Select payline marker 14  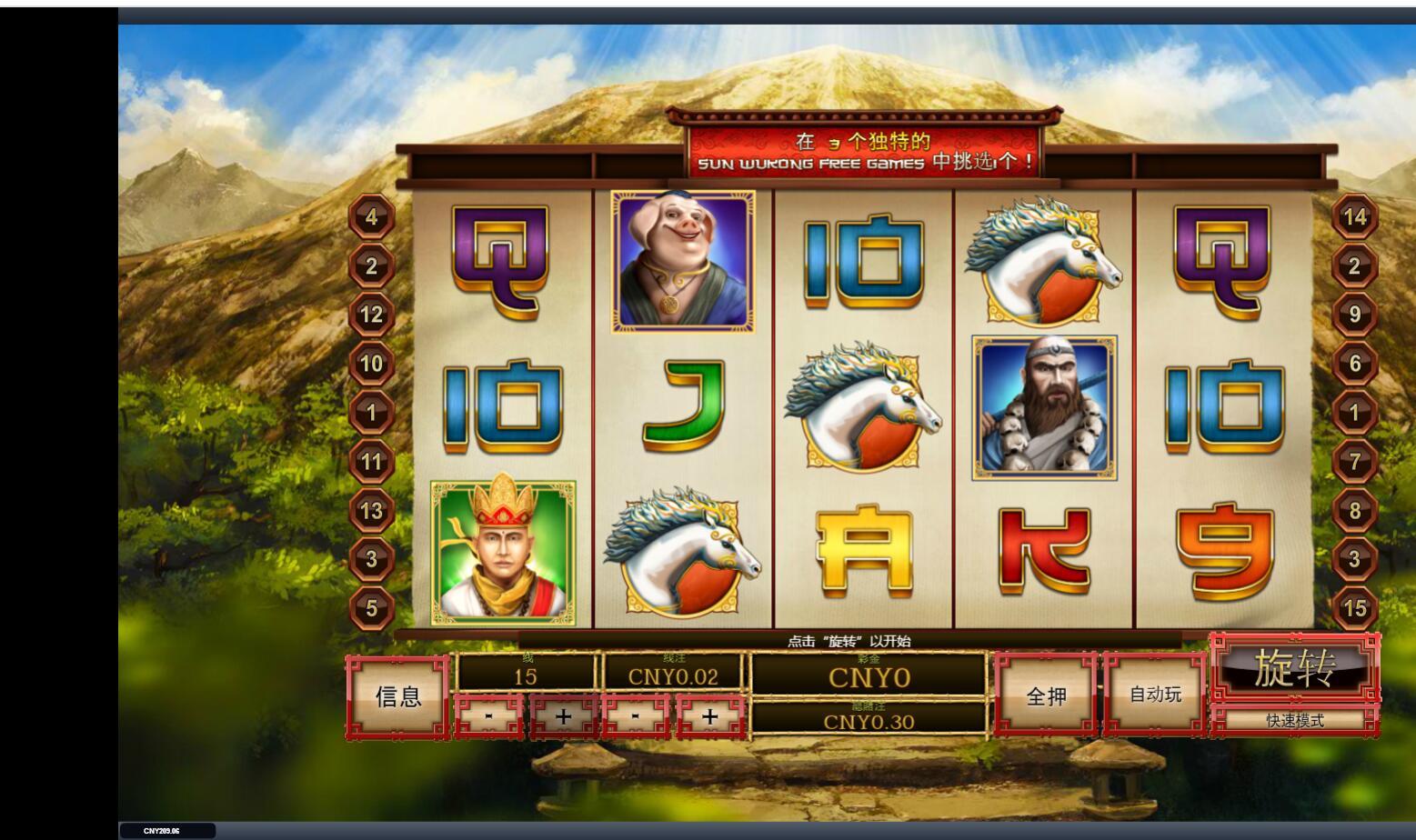[x=1355, y=217]
